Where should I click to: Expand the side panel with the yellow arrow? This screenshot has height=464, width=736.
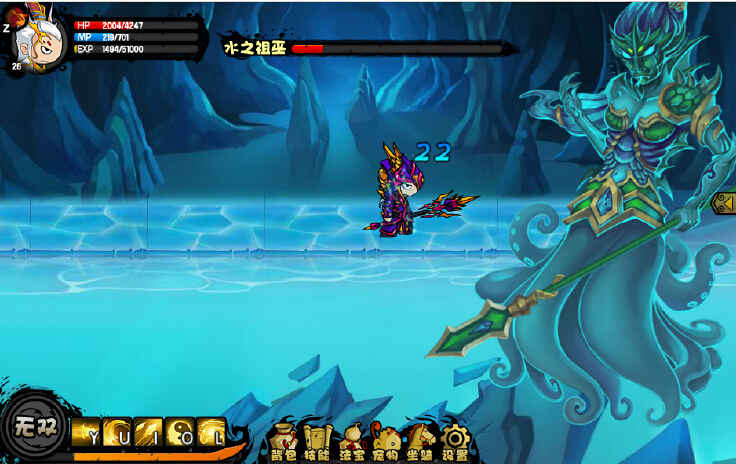[723, 203]
